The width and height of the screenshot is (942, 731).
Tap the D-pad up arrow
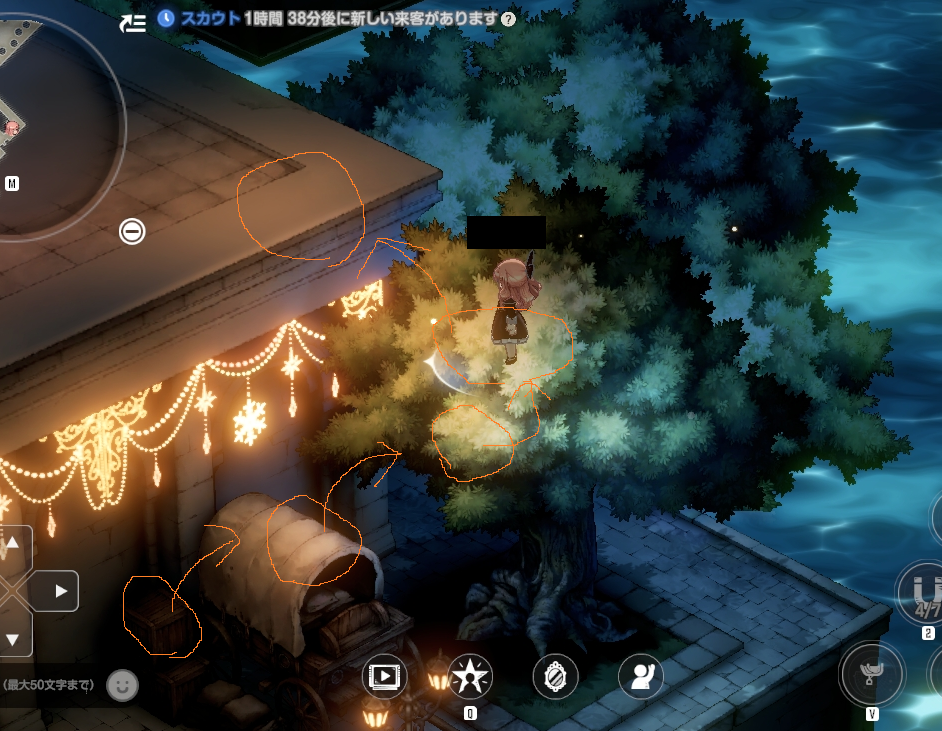click(13, 545)
